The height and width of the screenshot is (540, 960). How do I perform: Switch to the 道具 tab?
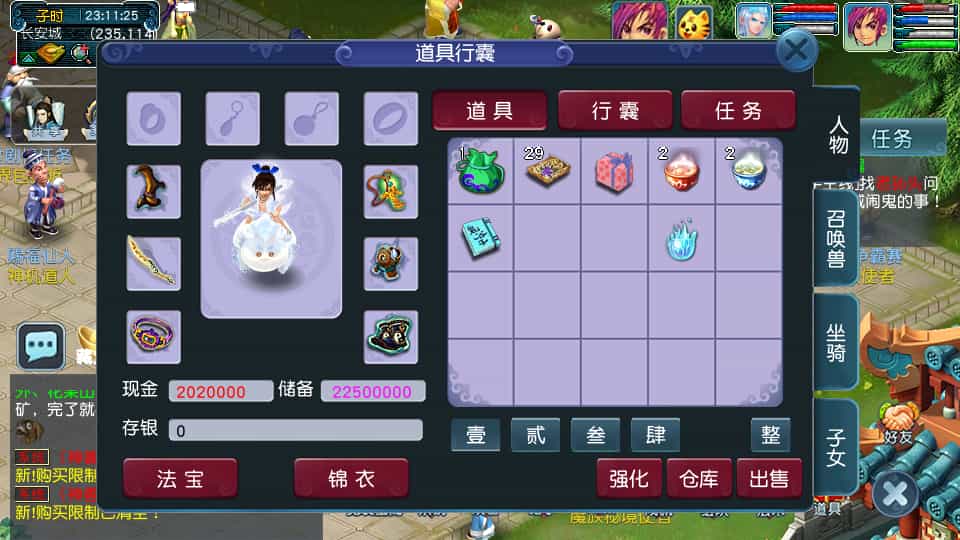pos(489,111)
